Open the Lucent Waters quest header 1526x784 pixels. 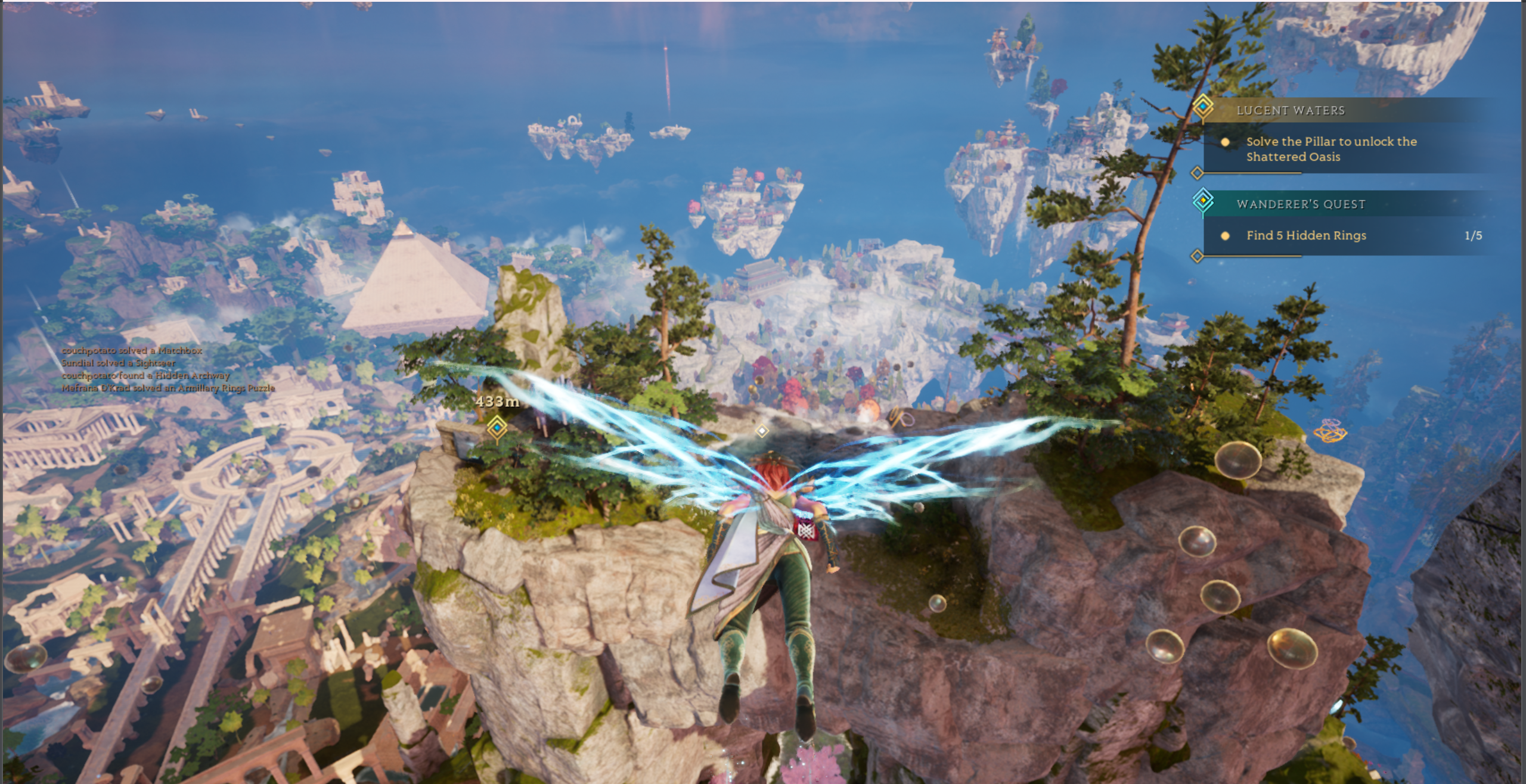click(1291, 110)
